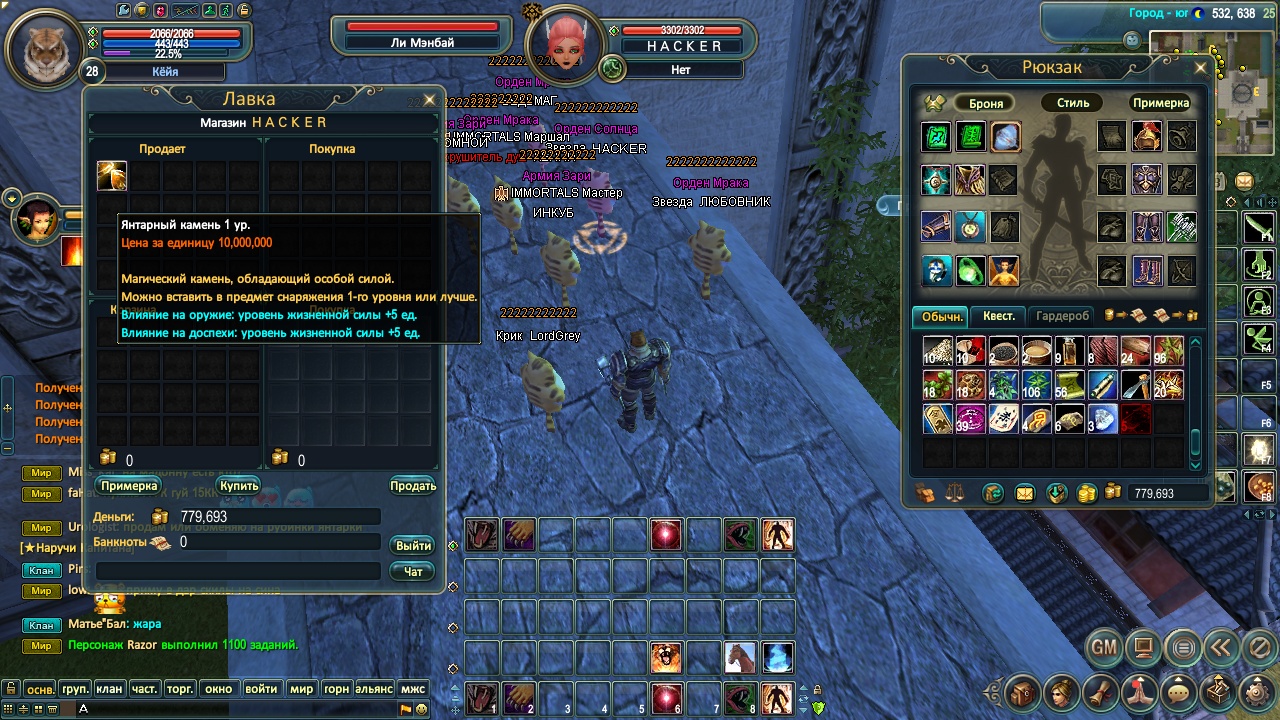Image resolution: width=1280 pixels, height=720 pixels.
Task: Open Примерка preview in the shop window
Action: pos(129,486)
